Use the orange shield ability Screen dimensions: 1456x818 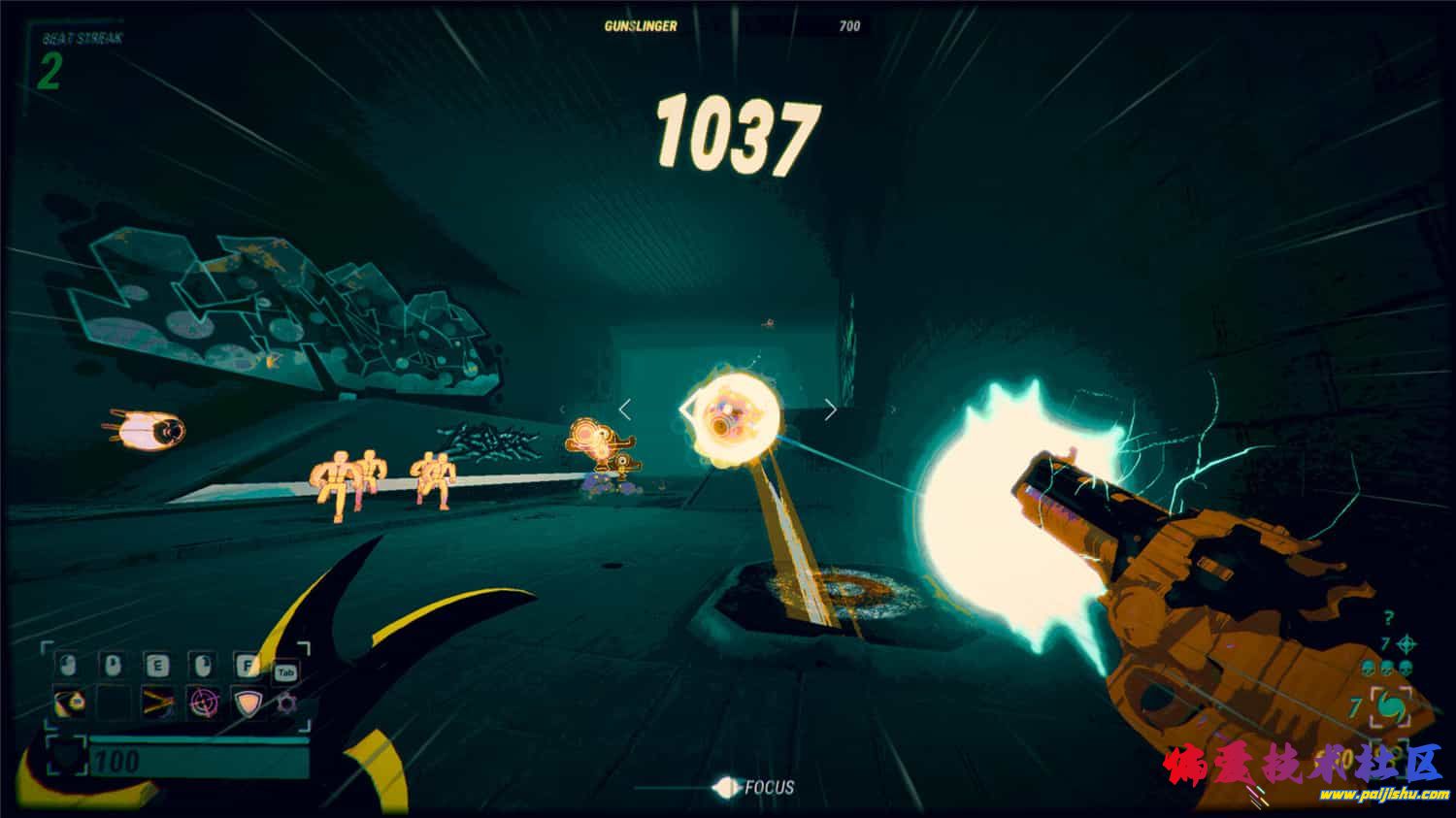tap(248, 702)
